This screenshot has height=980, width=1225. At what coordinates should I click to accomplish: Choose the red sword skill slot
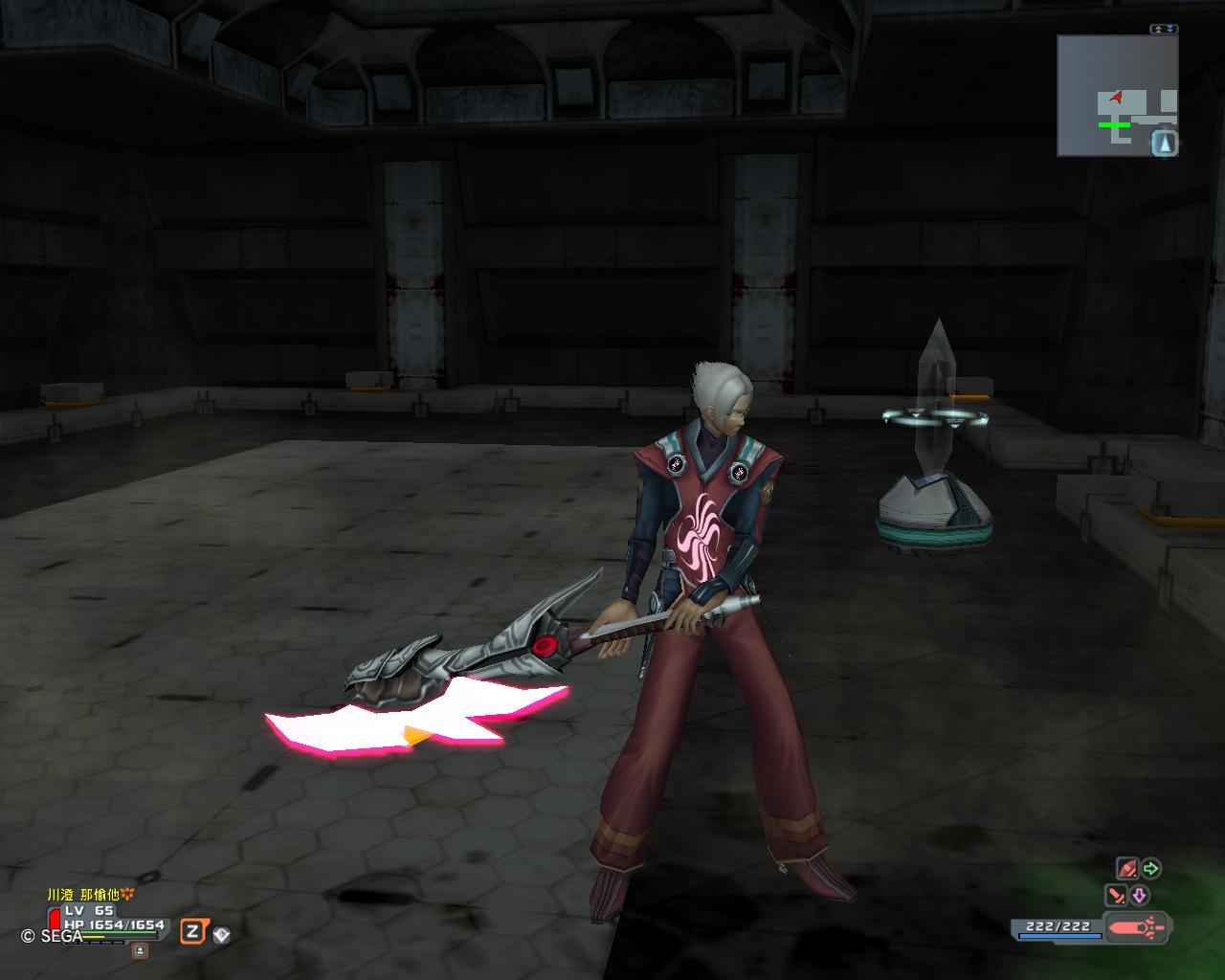[1116, 896]
